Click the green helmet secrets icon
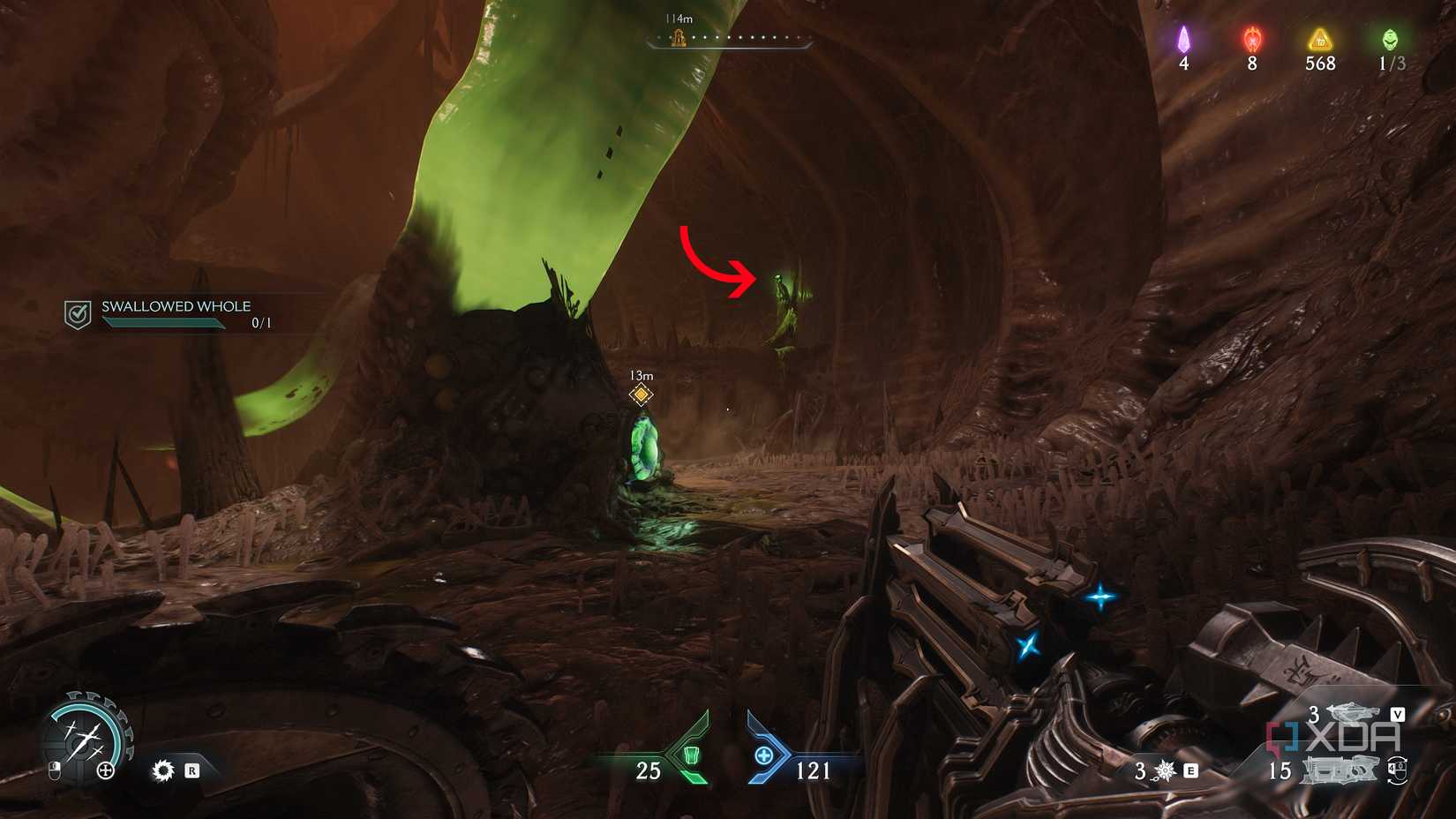This screenshot has height=819, width=1456. point(1390,39)
